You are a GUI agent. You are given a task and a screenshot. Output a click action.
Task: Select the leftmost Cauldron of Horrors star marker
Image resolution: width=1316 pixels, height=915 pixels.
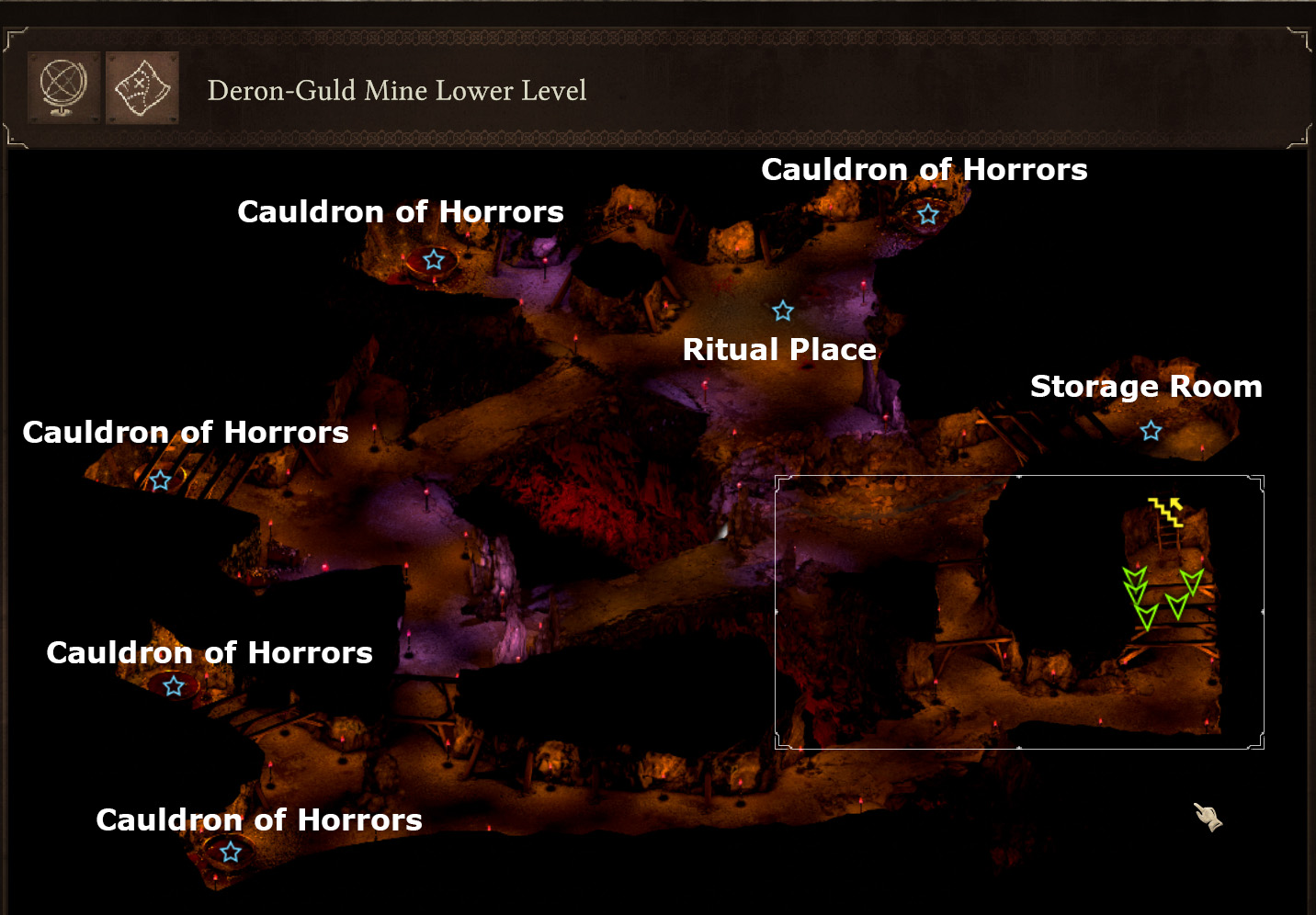click(x=162, y=479)
